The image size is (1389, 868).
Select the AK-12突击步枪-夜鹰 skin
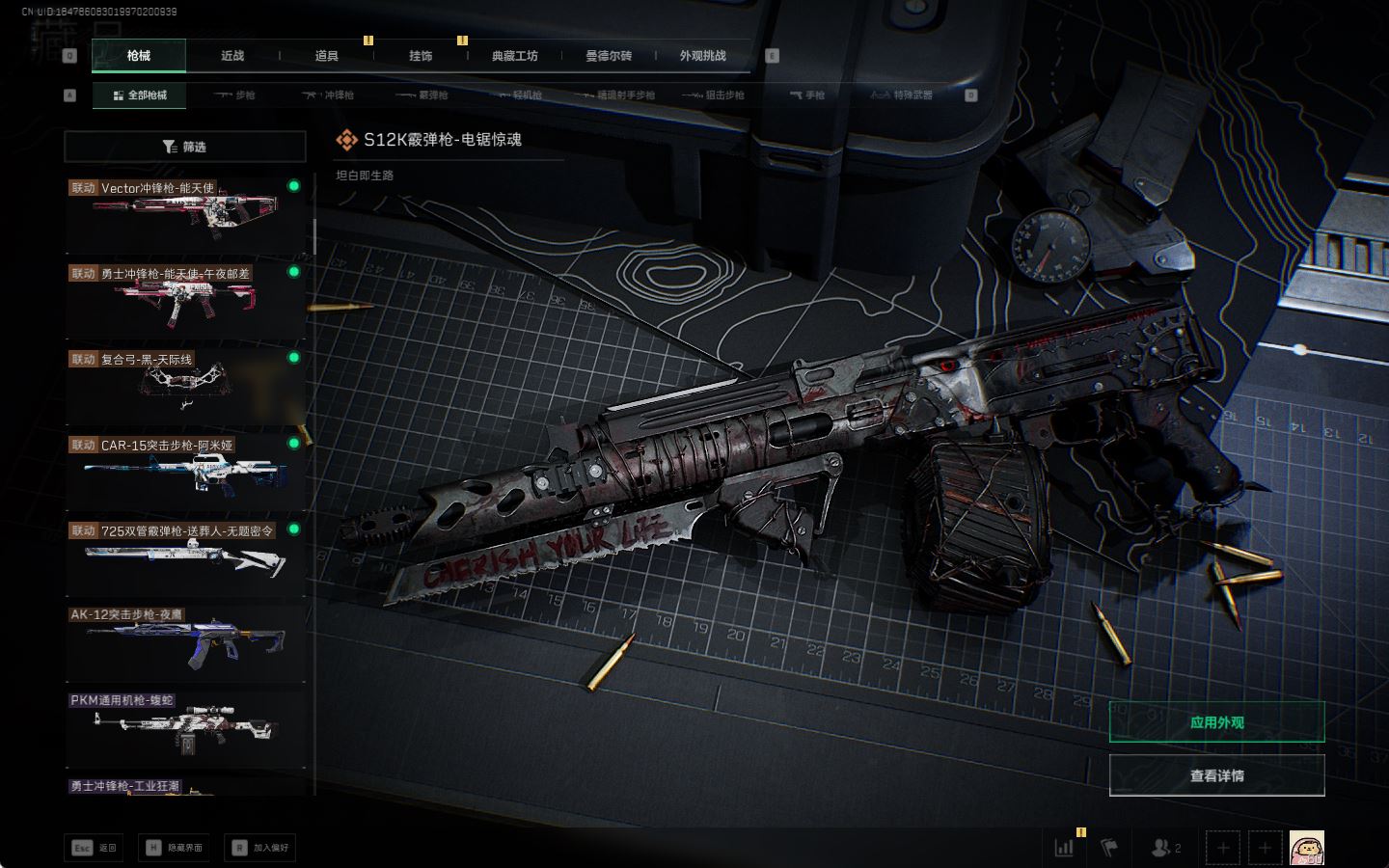click(184, 640)
